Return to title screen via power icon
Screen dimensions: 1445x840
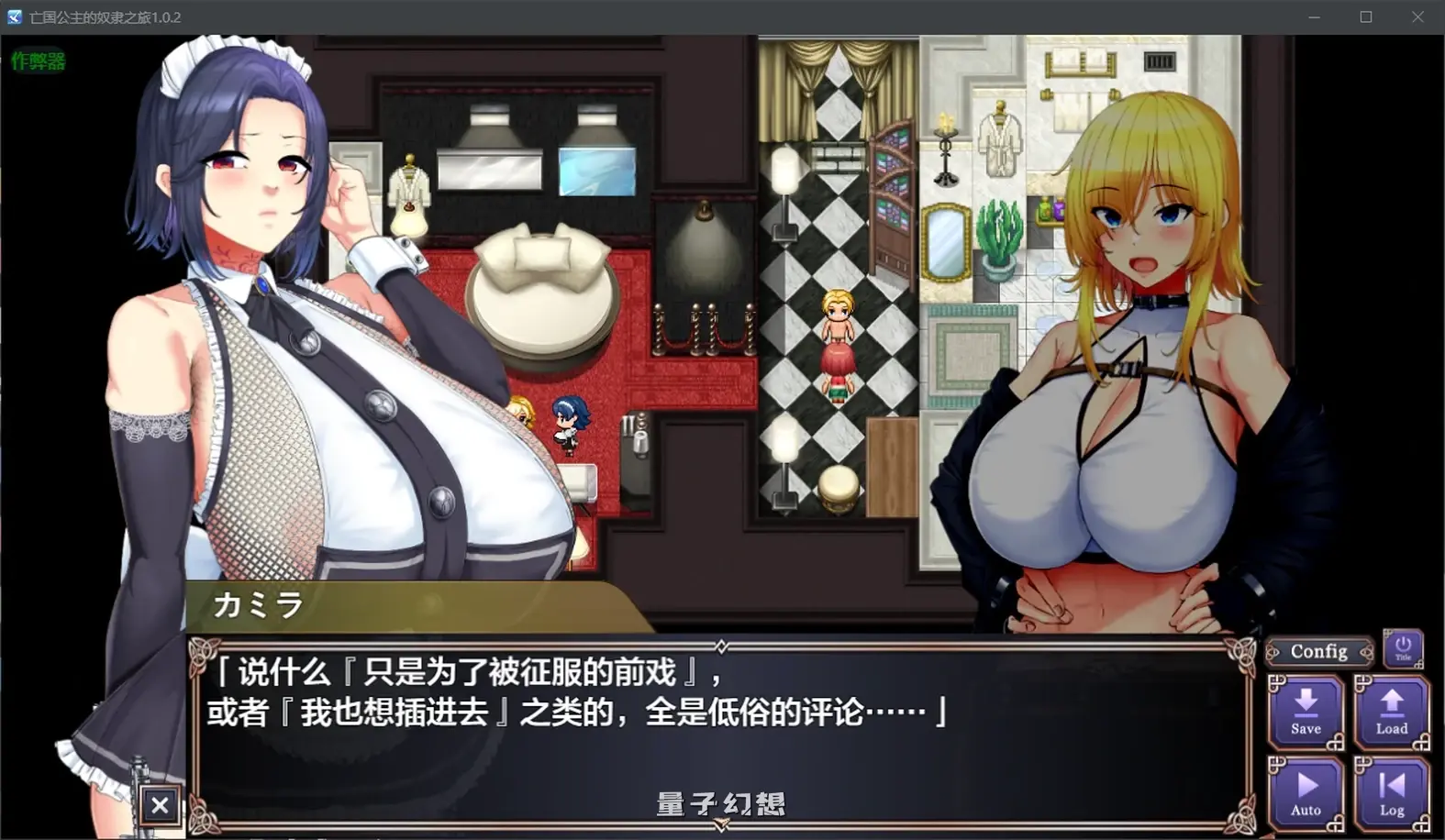point(1403,647)
